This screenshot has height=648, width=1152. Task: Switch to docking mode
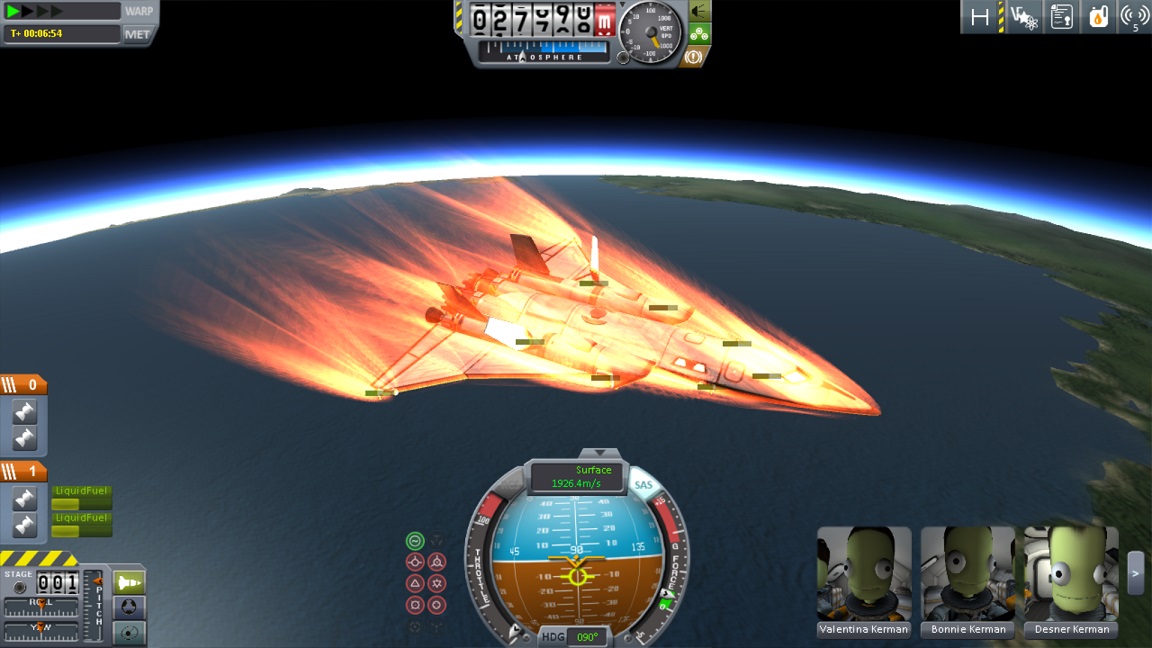(x=130, y=608)
